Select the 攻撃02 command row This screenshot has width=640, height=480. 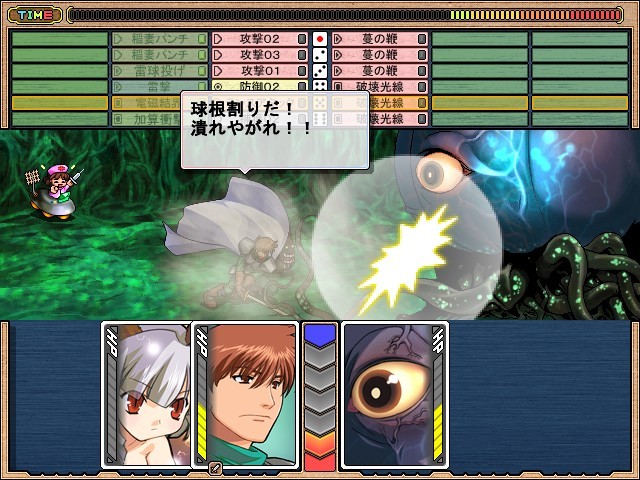259,39
